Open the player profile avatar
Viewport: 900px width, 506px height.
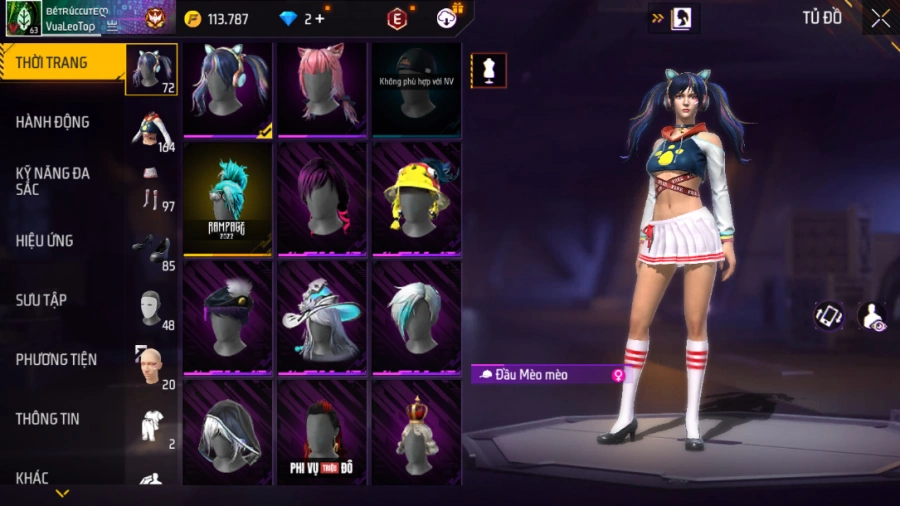(23, 18)
